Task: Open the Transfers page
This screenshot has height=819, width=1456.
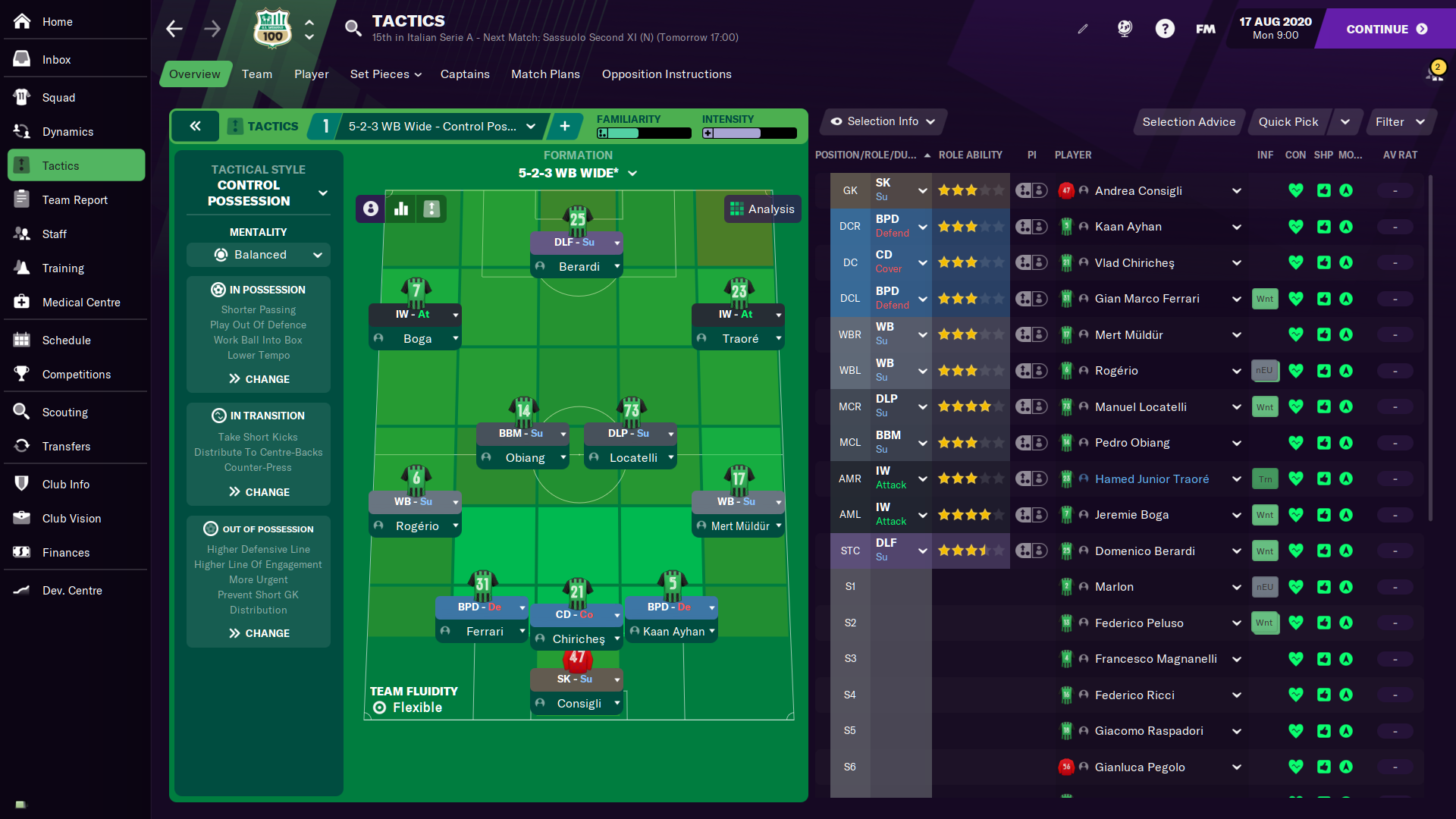Action: tap(66, 446)
